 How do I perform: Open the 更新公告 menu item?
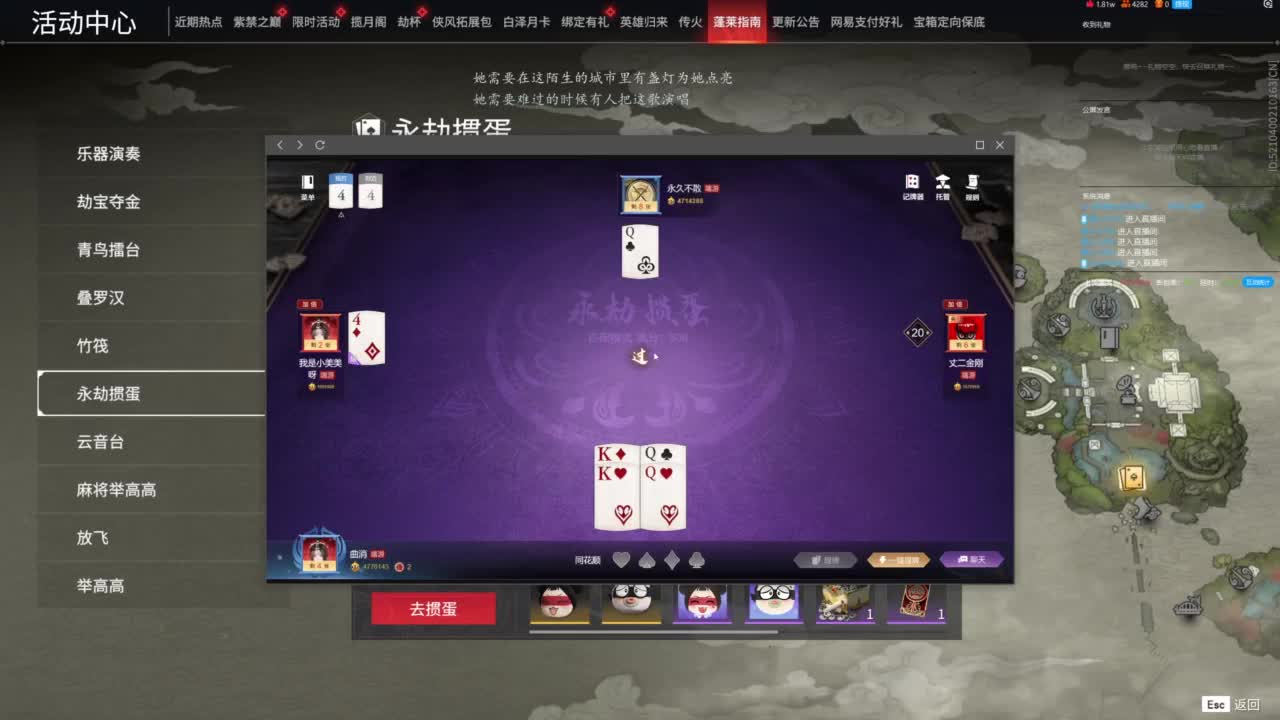(x=793, y=21)
